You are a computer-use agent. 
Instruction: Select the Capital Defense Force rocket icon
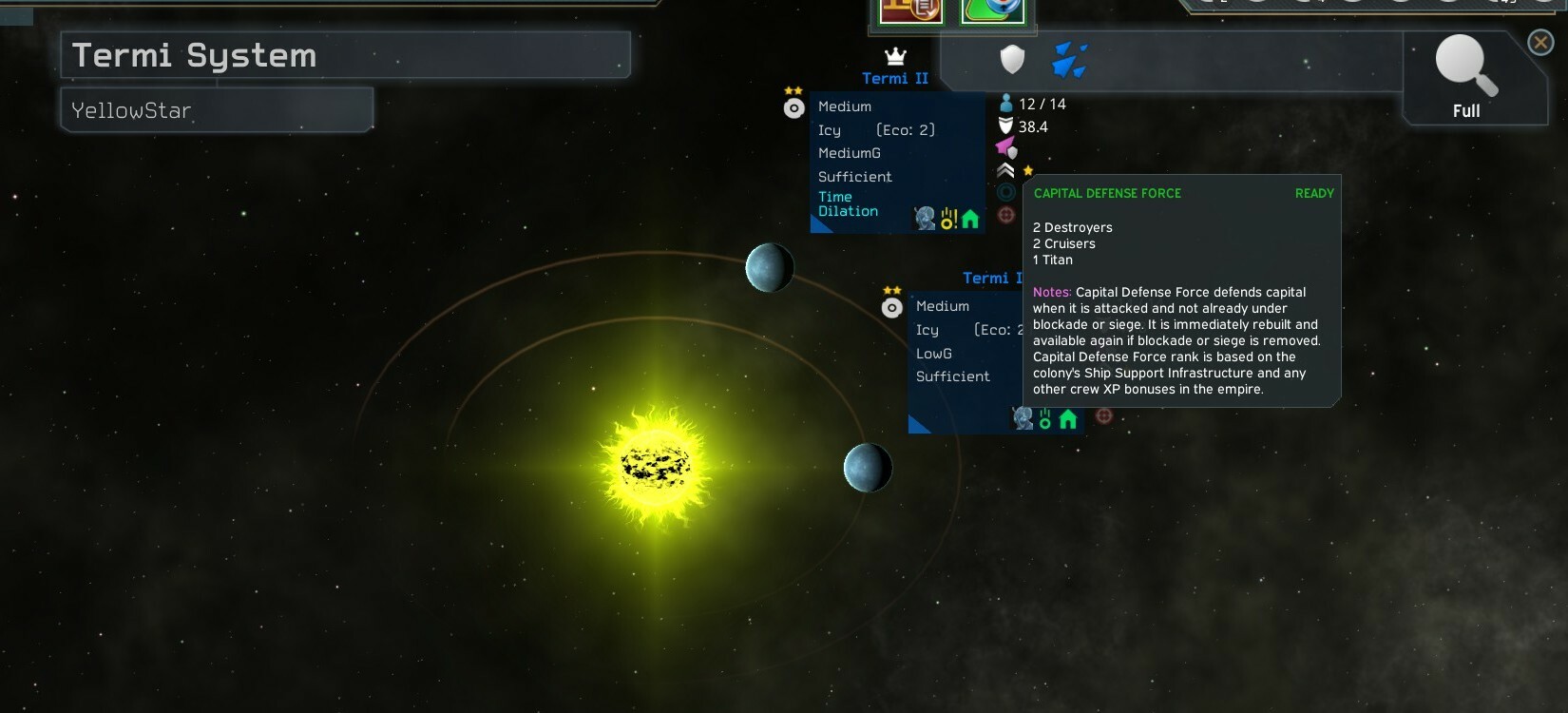[x=1006, y=147]
